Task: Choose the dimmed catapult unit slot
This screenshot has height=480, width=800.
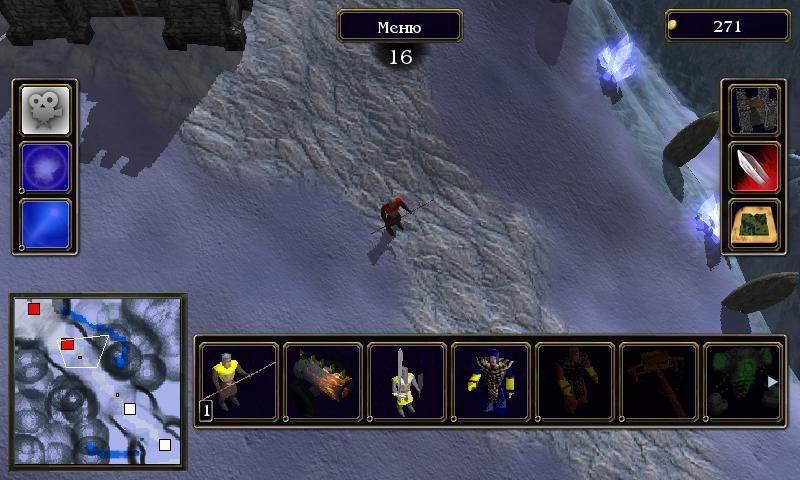Action: tap(659, 380)
